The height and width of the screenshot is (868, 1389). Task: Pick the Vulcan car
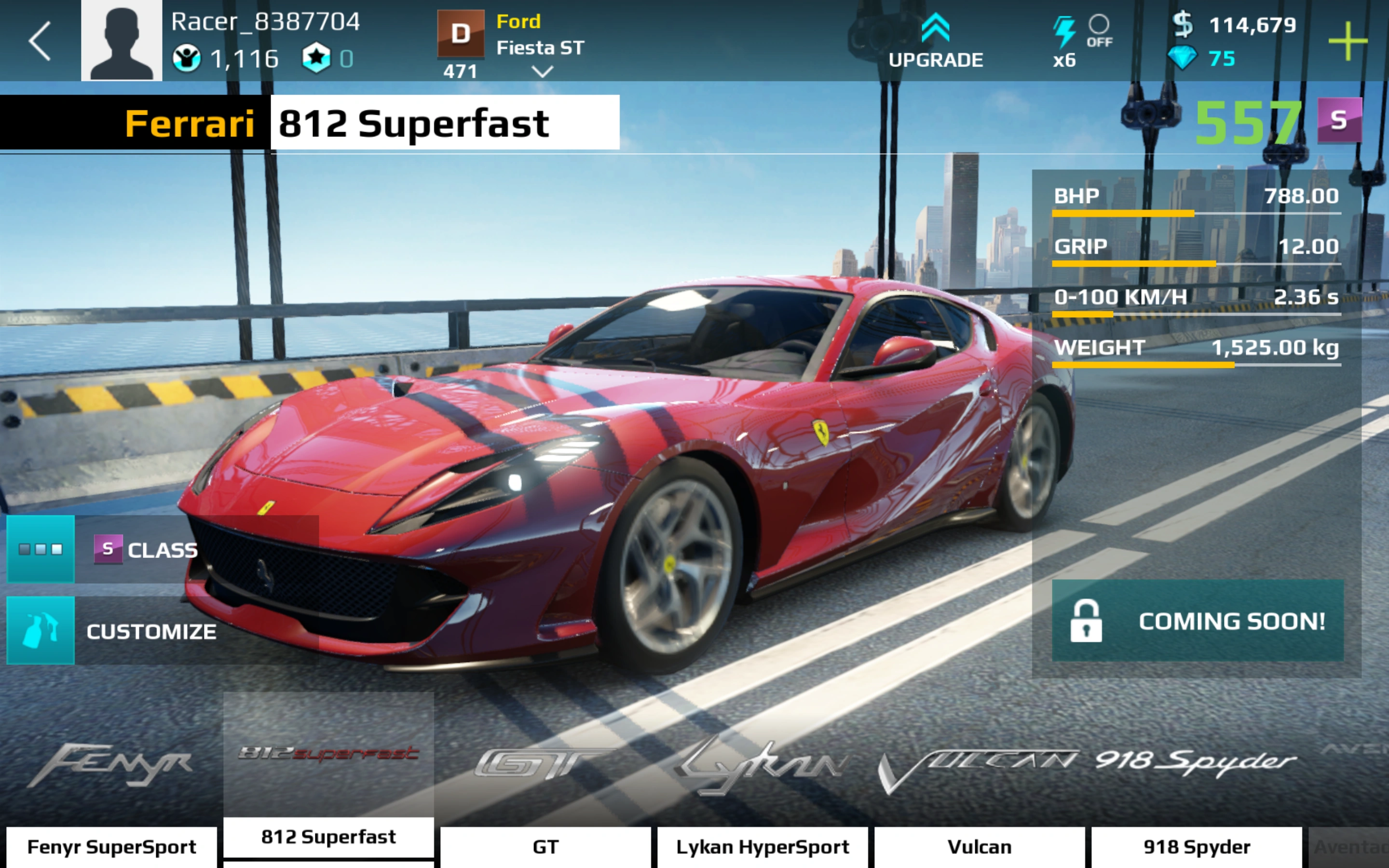click(979, 847)
